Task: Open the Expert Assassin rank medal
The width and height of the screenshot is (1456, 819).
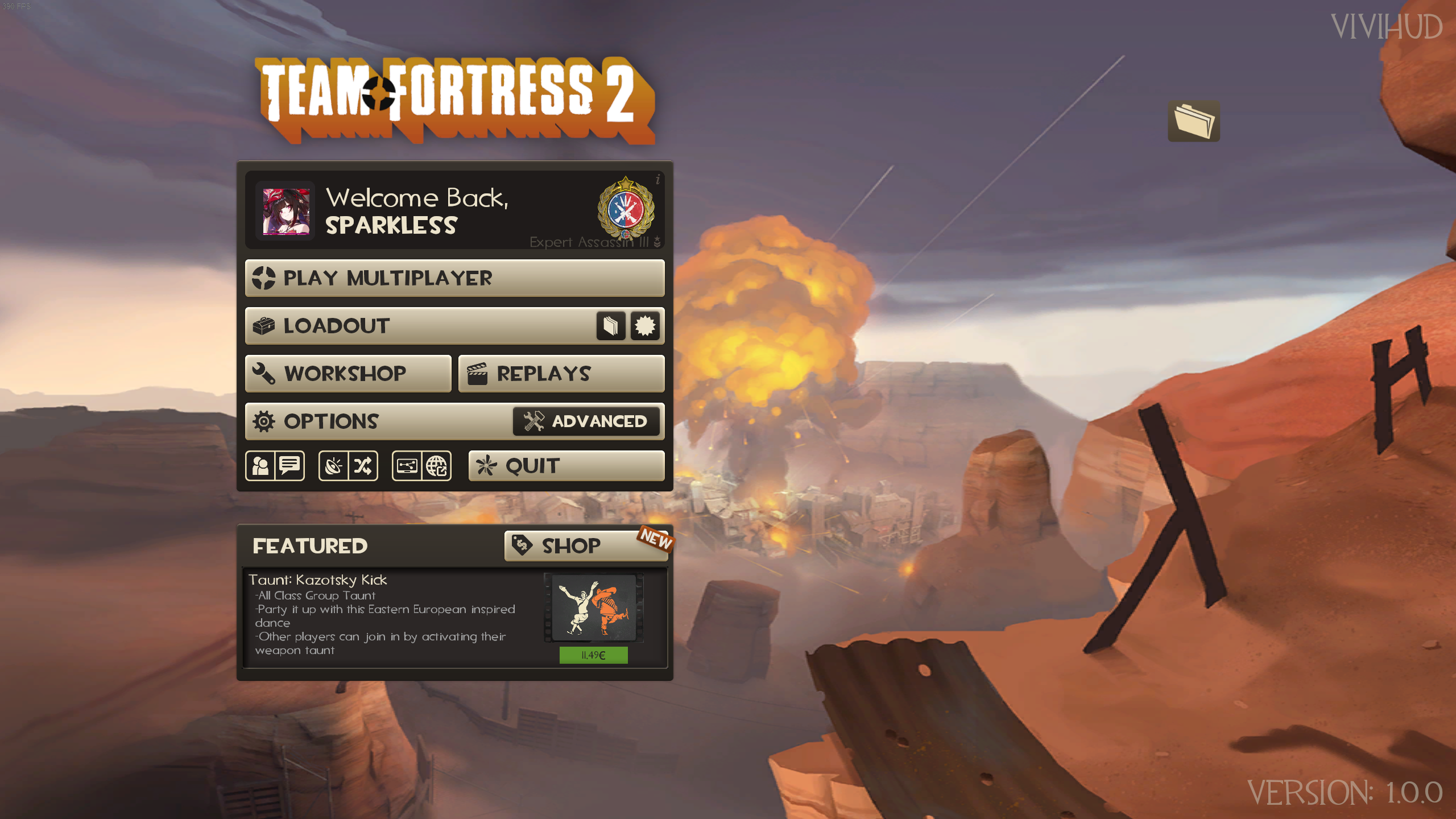Action: 626,208
